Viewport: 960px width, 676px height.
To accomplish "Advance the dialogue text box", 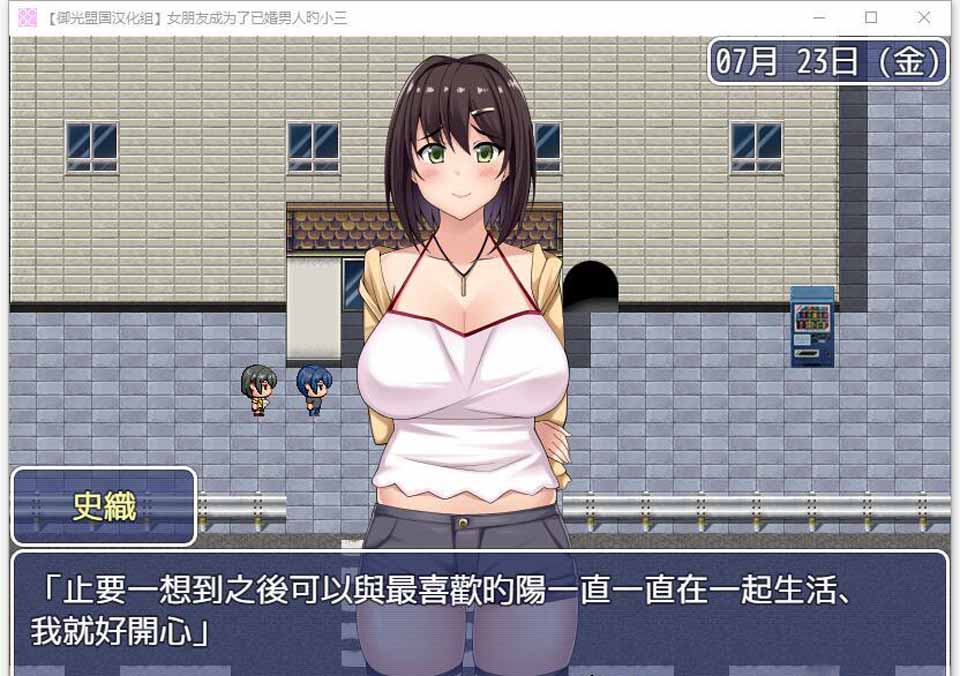I will click(480, 612).
